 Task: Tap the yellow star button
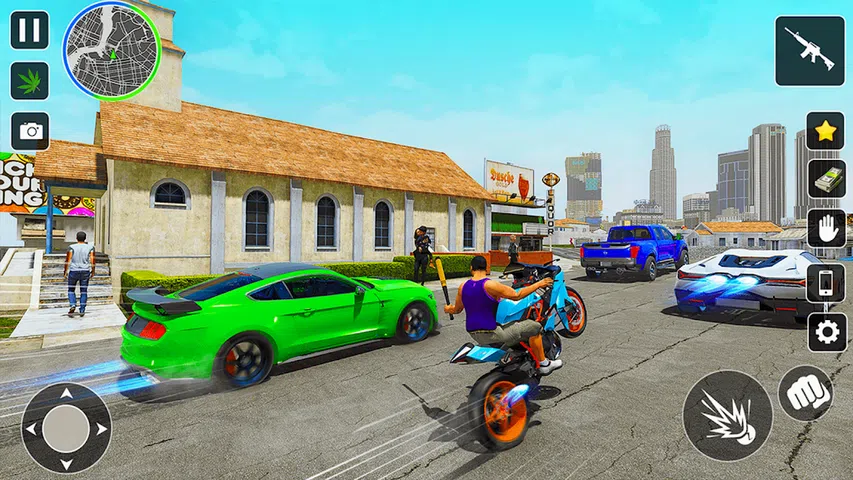(x=825, y=131)
